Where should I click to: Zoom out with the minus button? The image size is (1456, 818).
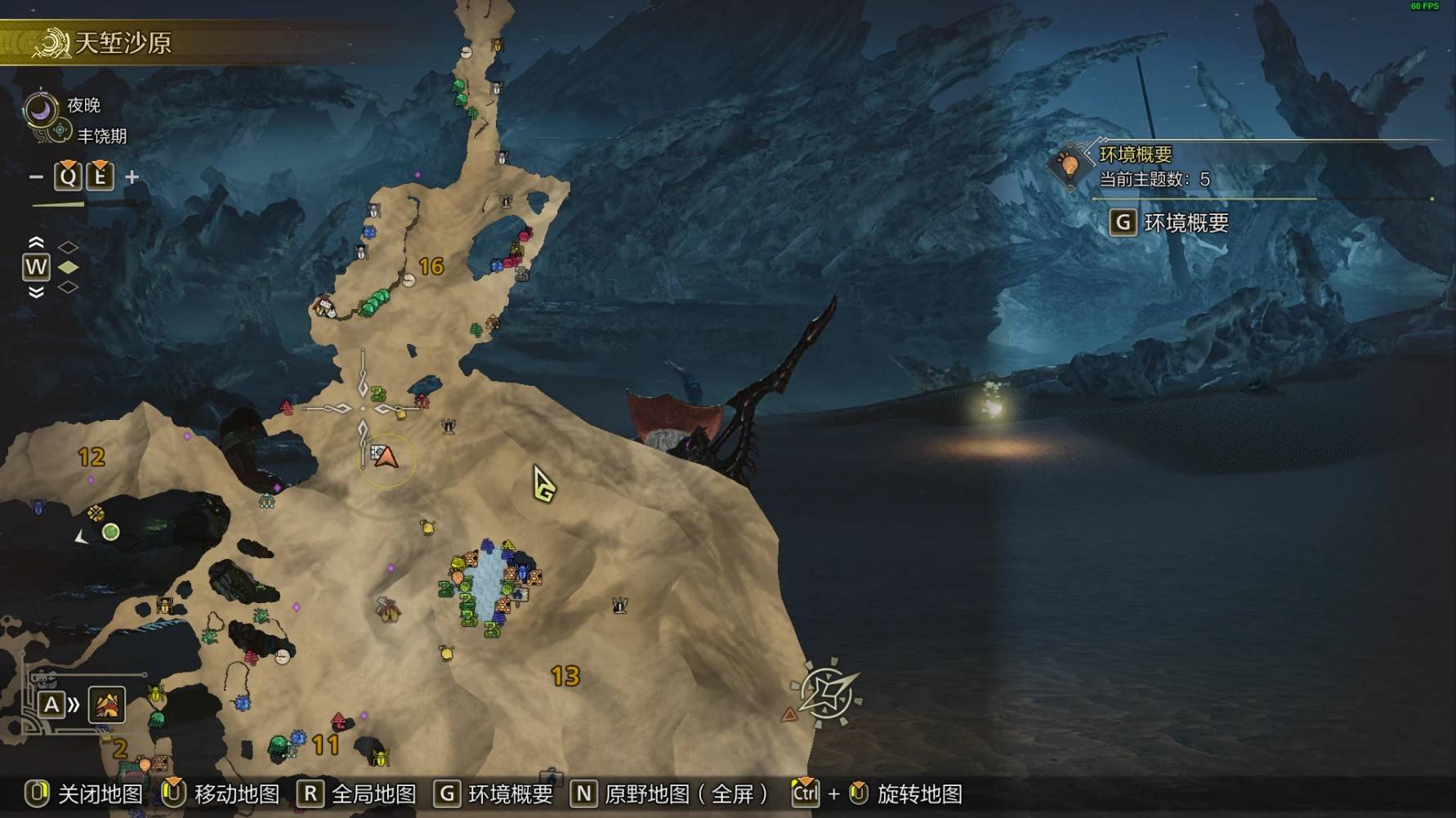click(x=36, y=177)
